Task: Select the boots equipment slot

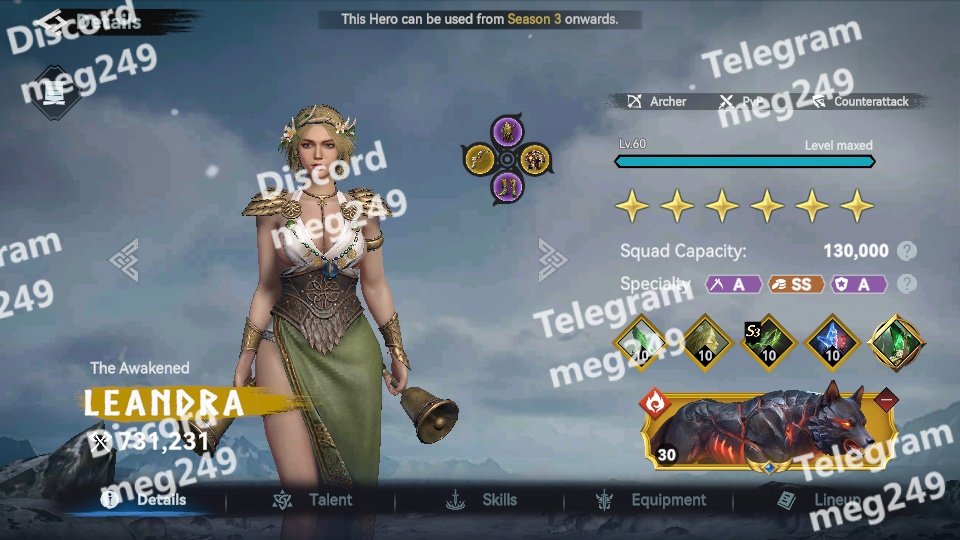Action: (507, 187)
